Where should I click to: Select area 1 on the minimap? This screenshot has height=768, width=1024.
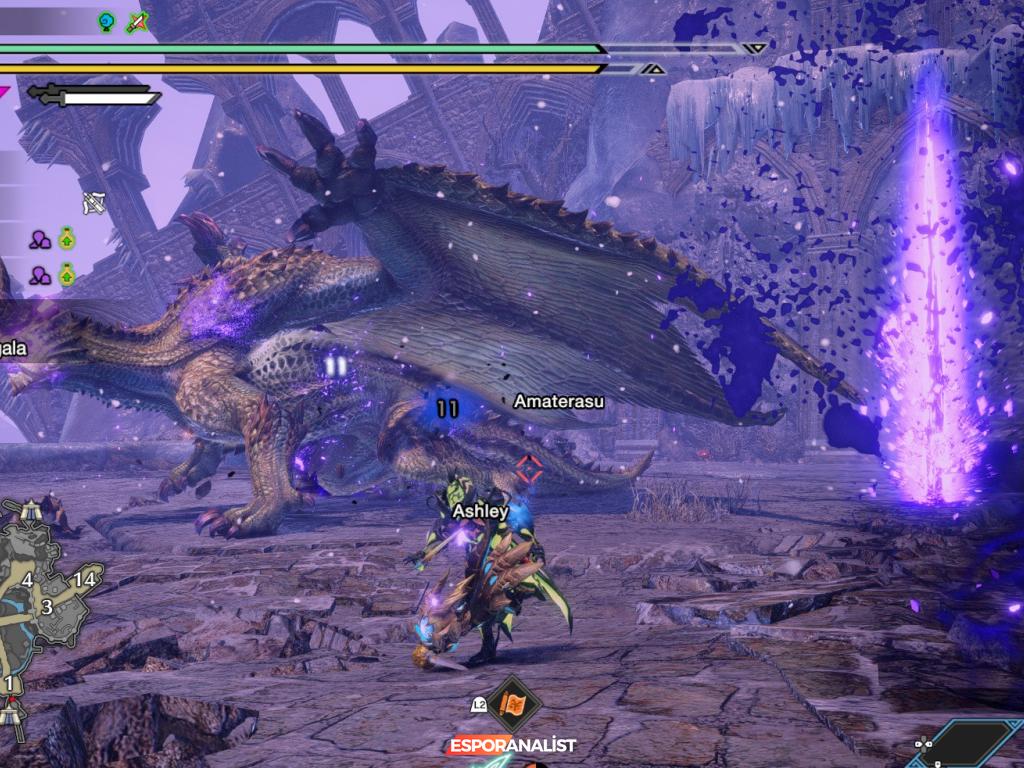9,683
